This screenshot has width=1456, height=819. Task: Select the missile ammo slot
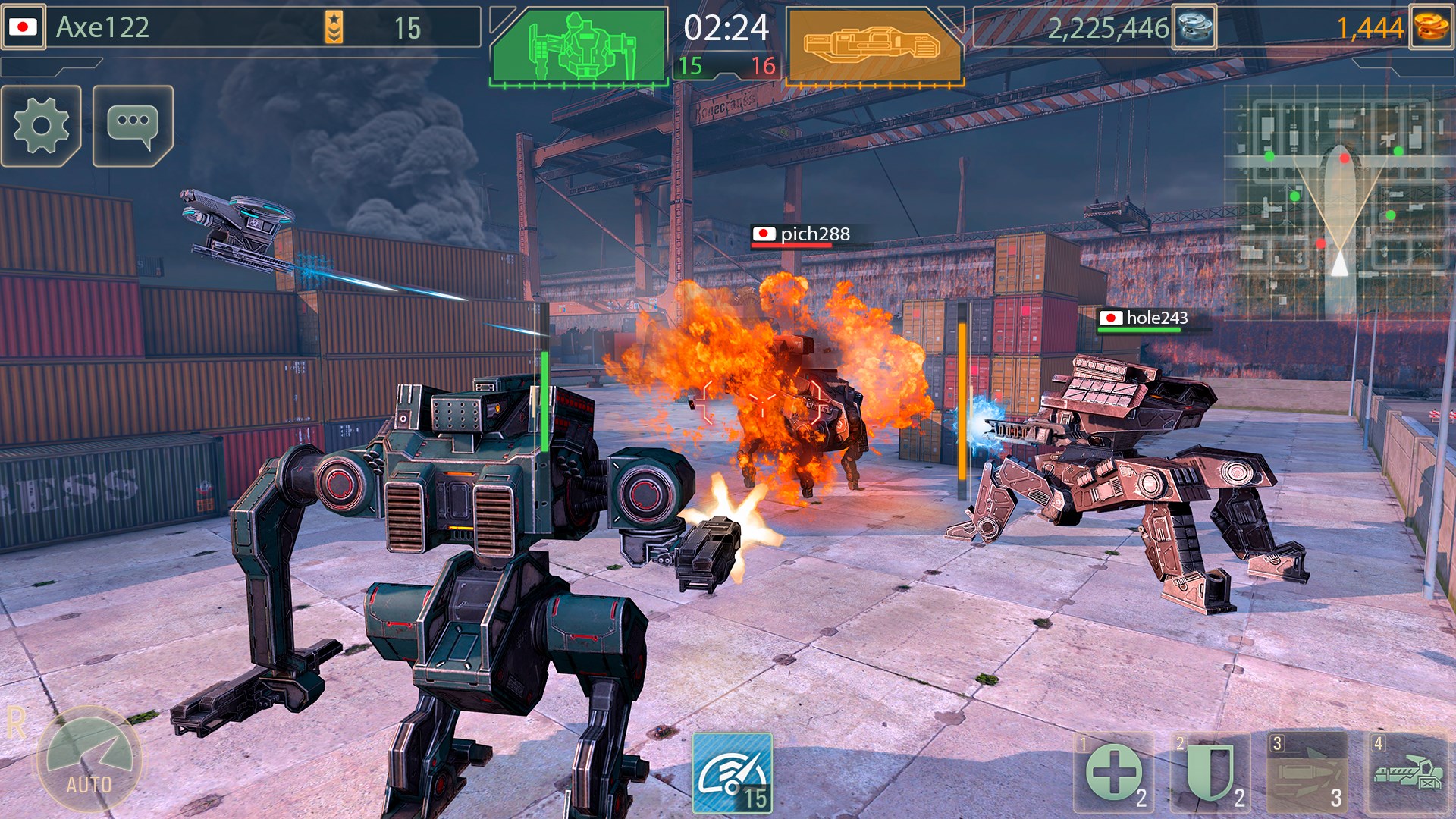pos(1307,773)
